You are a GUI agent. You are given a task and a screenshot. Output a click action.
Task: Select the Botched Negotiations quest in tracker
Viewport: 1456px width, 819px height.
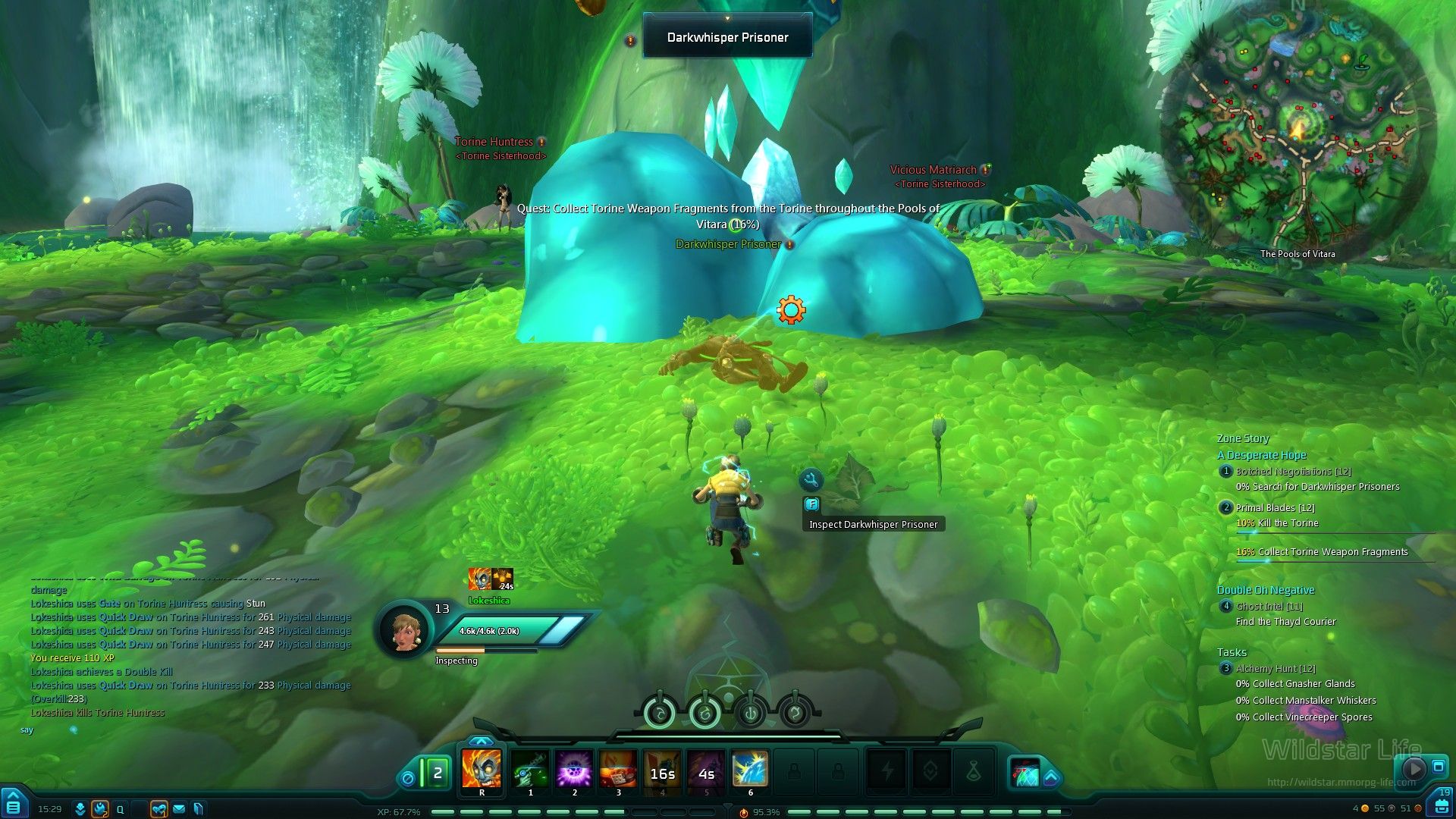click(x=1293, y=472)
